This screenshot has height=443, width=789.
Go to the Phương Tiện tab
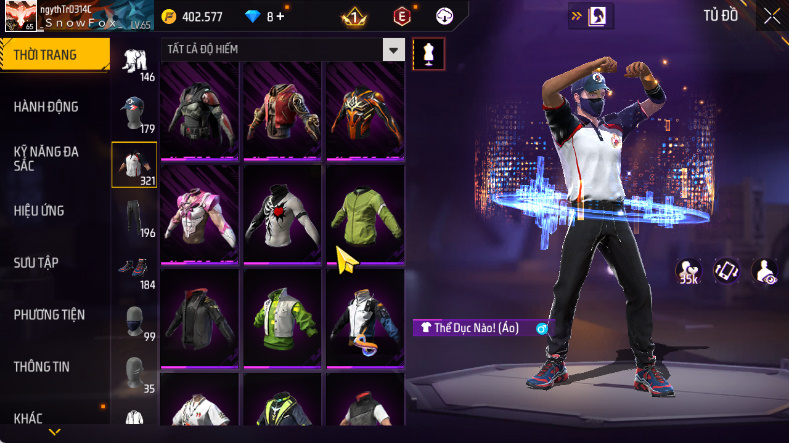click(49, 315)
